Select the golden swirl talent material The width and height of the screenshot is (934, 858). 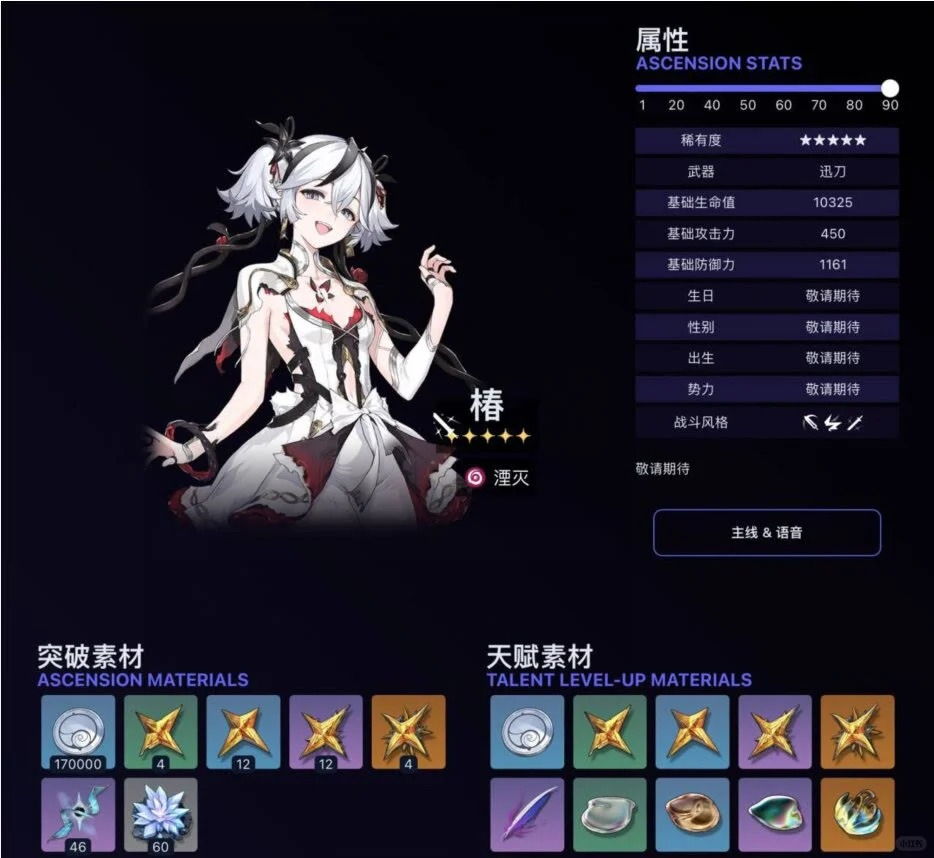(857, 814)
